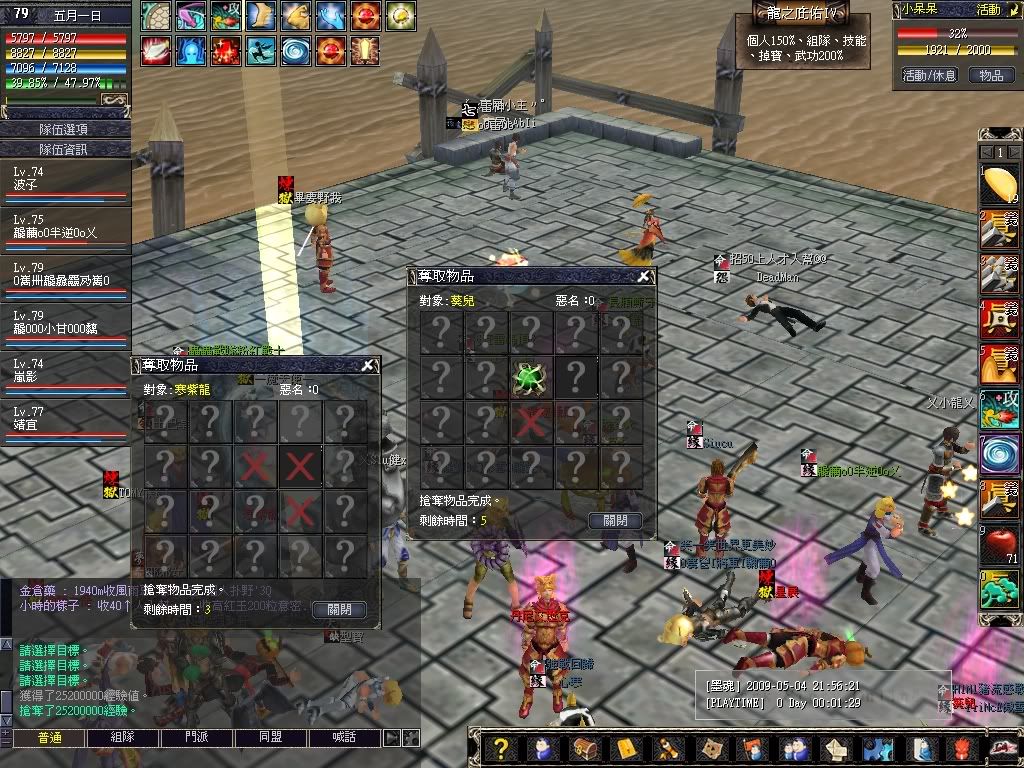Take the green item in the loot grid
The width and height of the screenshot is (1024, 768).
529,377
